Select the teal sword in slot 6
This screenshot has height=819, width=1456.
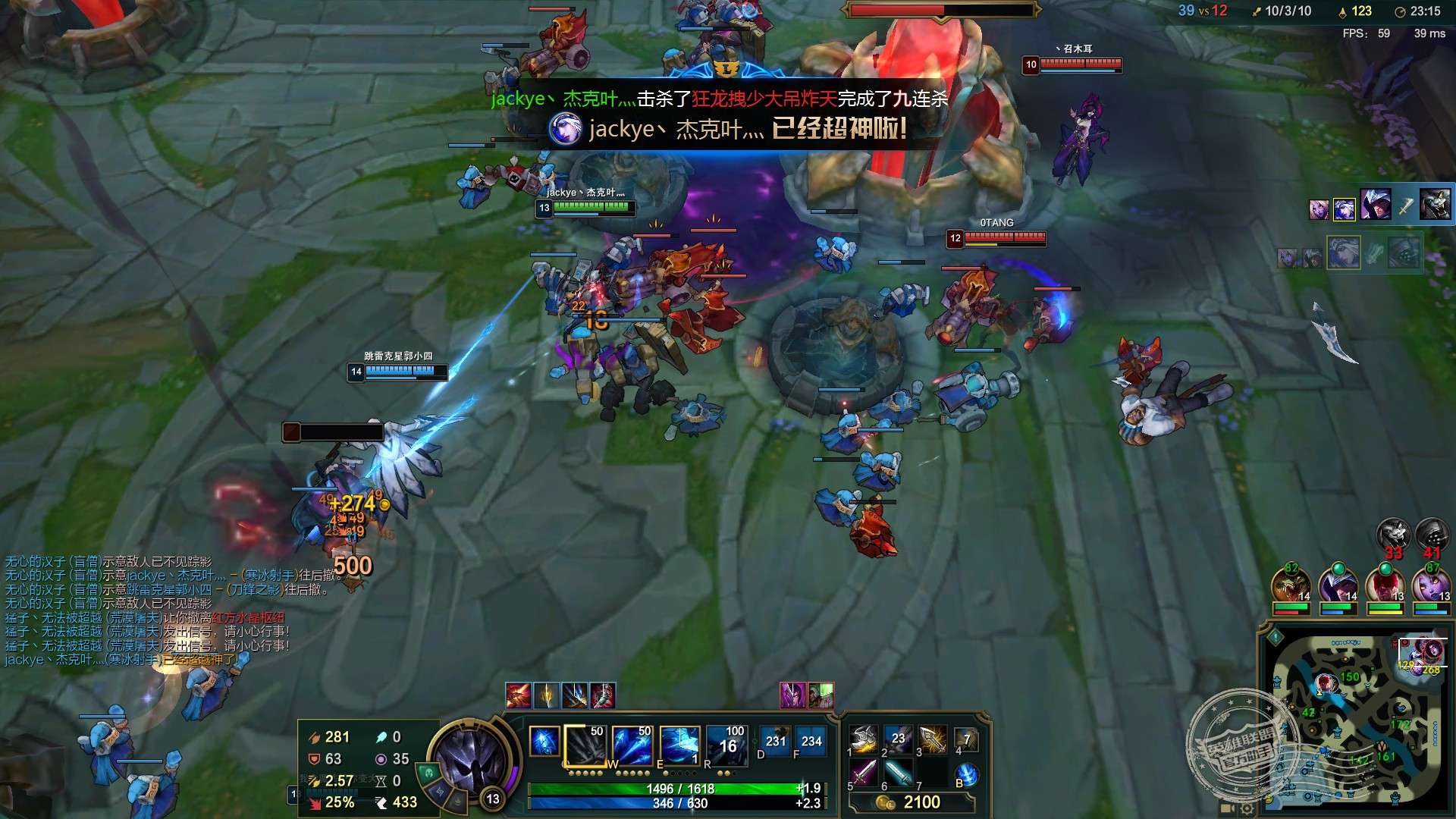click(x=898, y=773)
